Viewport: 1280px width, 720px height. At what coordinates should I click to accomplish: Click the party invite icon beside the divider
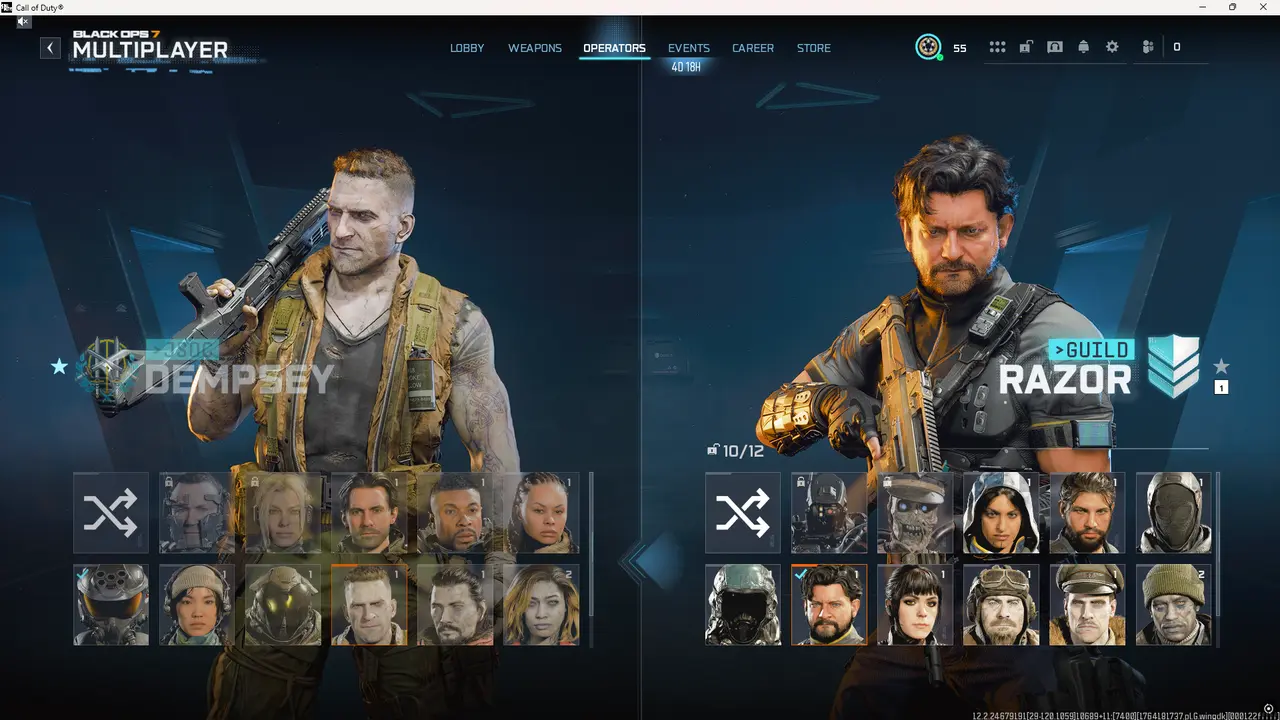(x=1147, y=46)
